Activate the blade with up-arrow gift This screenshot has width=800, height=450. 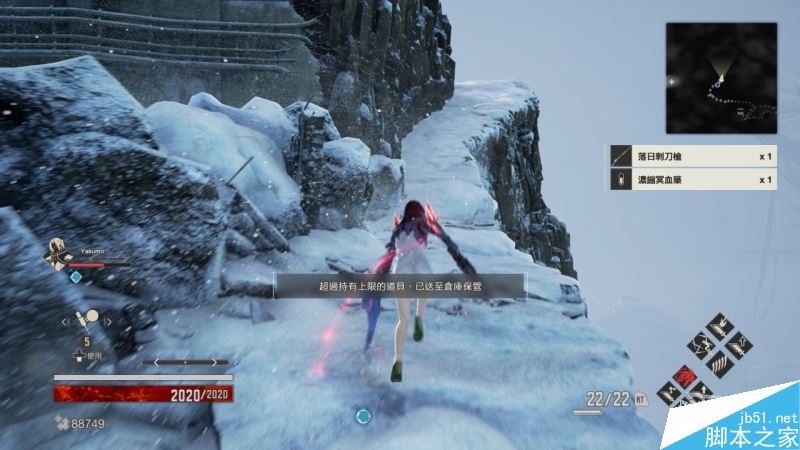click(x=739, y=347)
